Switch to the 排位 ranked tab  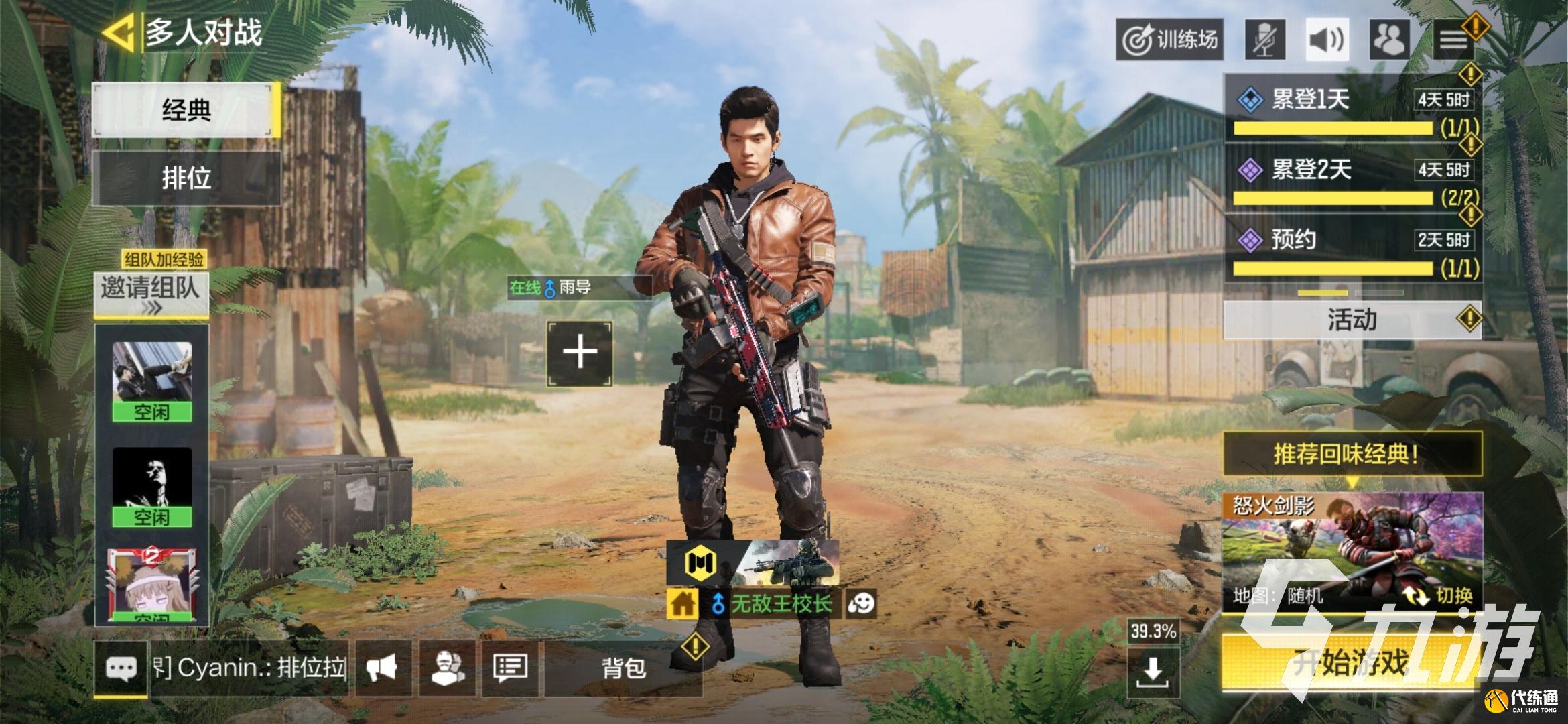[x=186, y=178]
